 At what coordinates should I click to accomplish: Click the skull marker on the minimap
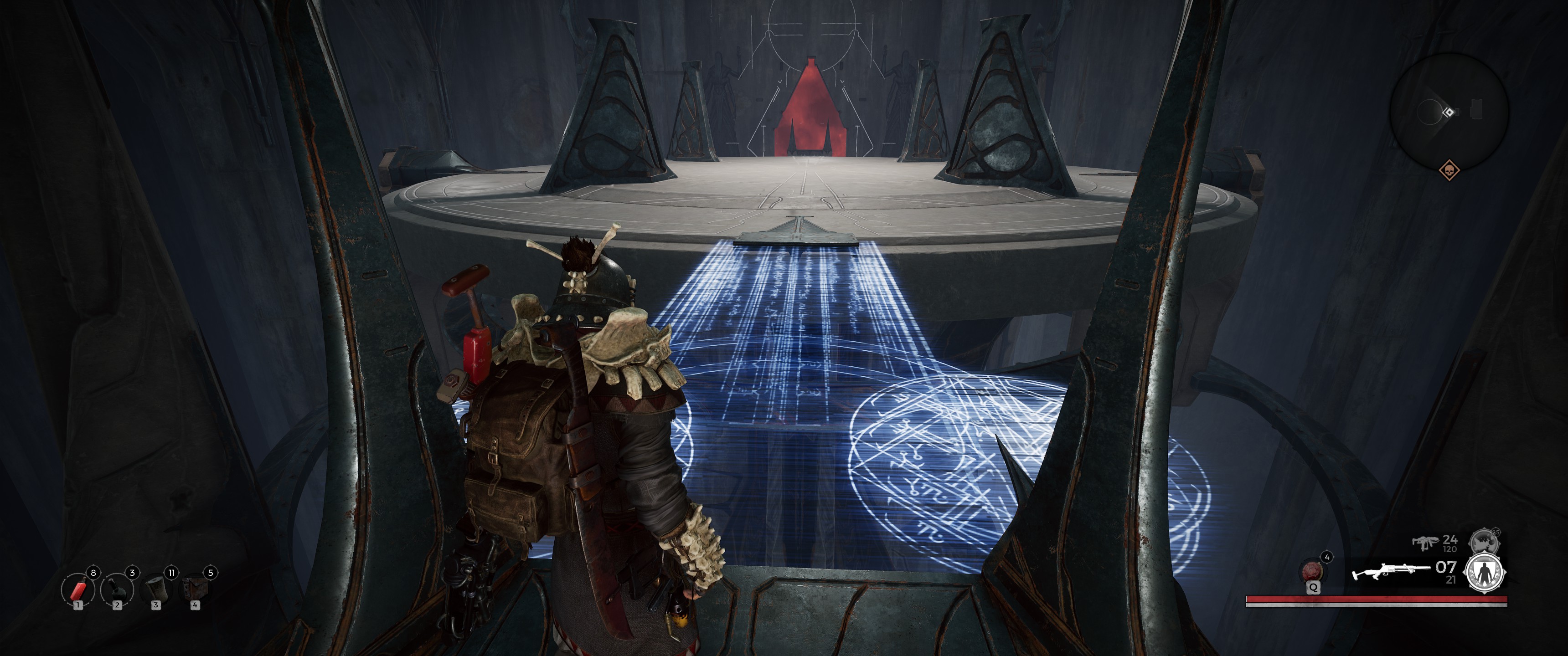(1449, 170)
